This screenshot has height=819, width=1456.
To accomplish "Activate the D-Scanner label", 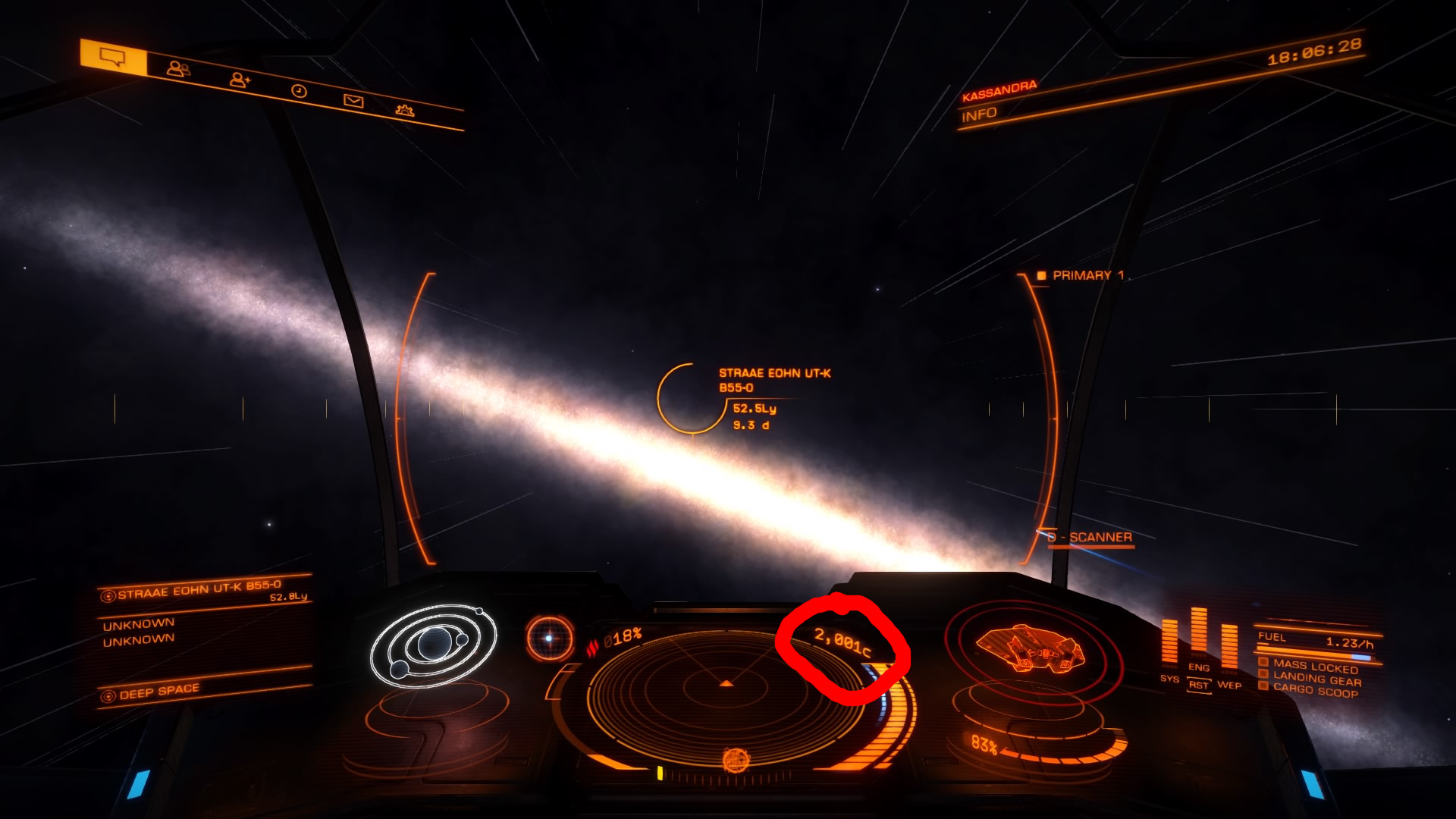I will click(1100, 538).
